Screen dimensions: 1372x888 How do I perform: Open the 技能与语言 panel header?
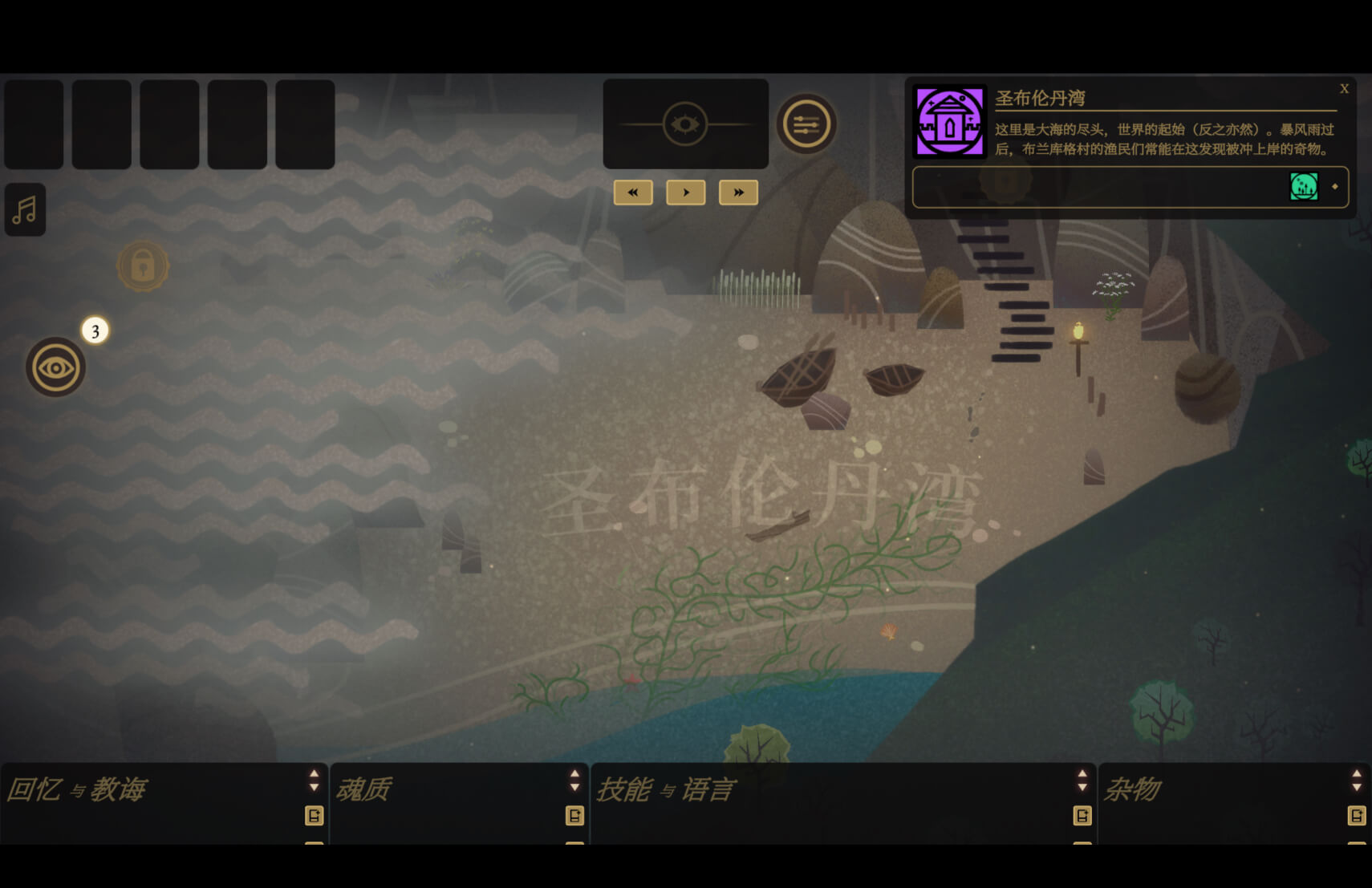(665, 789)
